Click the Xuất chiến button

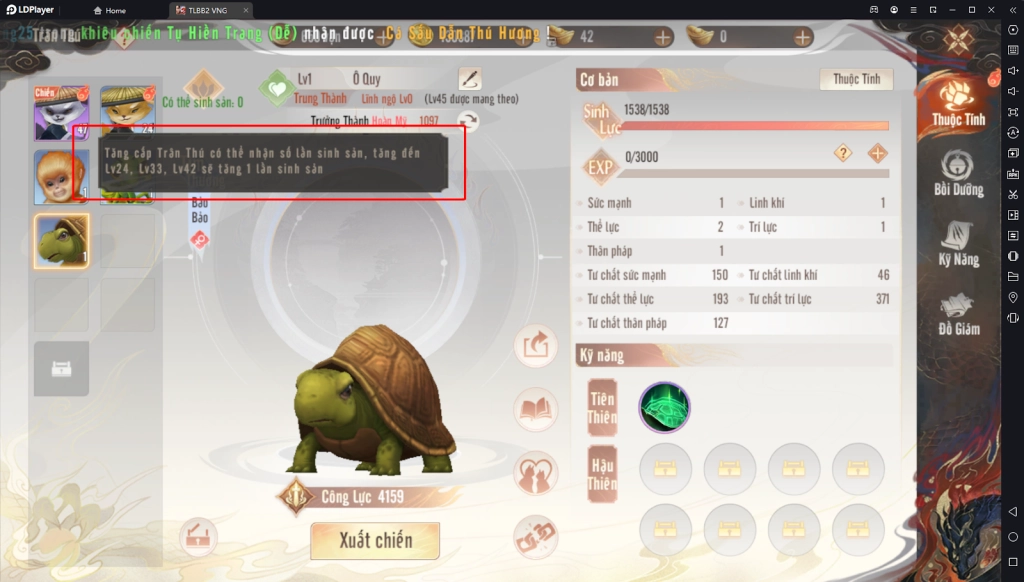click(375, 541)
